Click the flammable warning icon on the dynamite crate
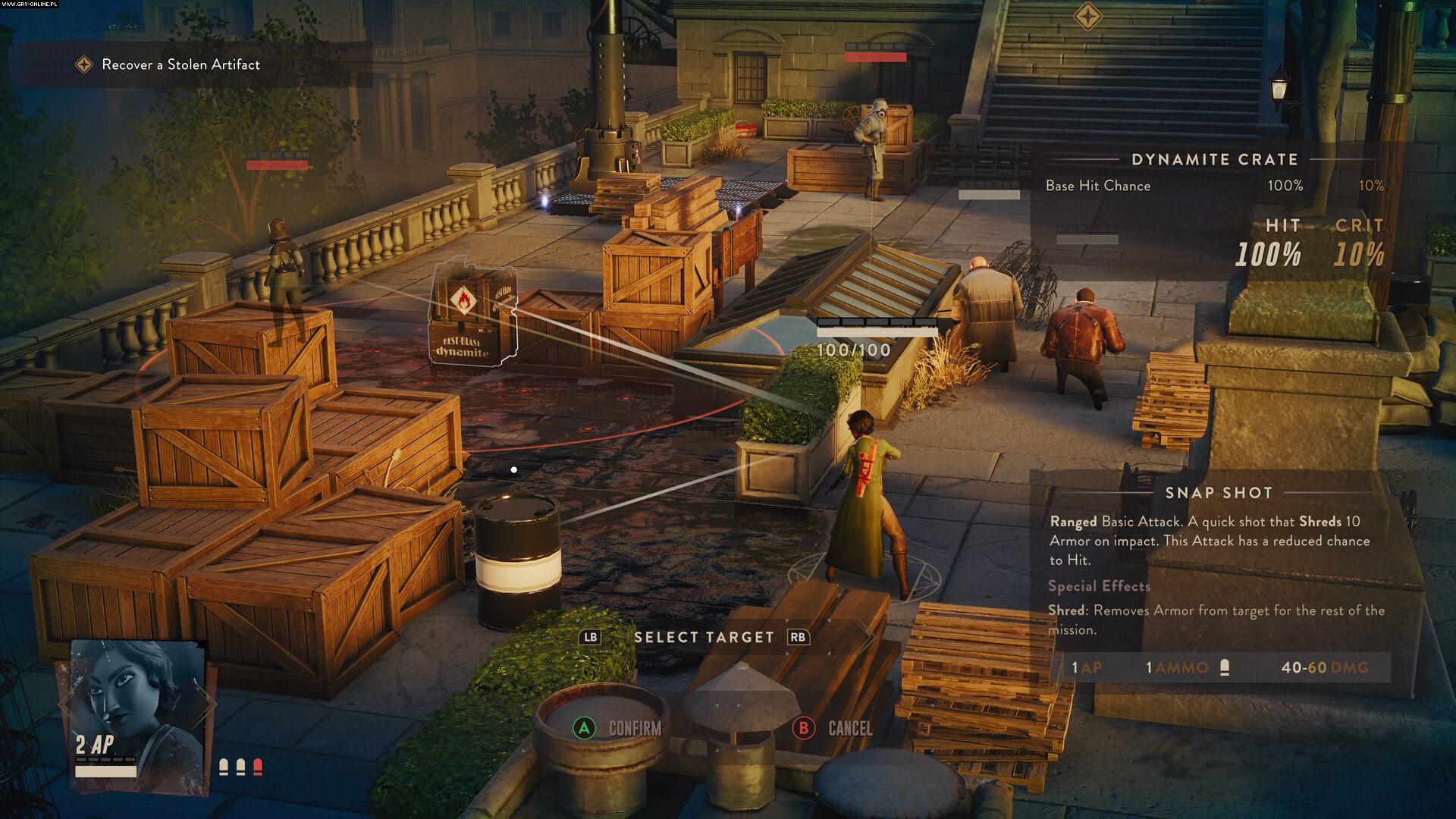The width and height of the screenshot is (1456, 819). (x=463, y=300)
